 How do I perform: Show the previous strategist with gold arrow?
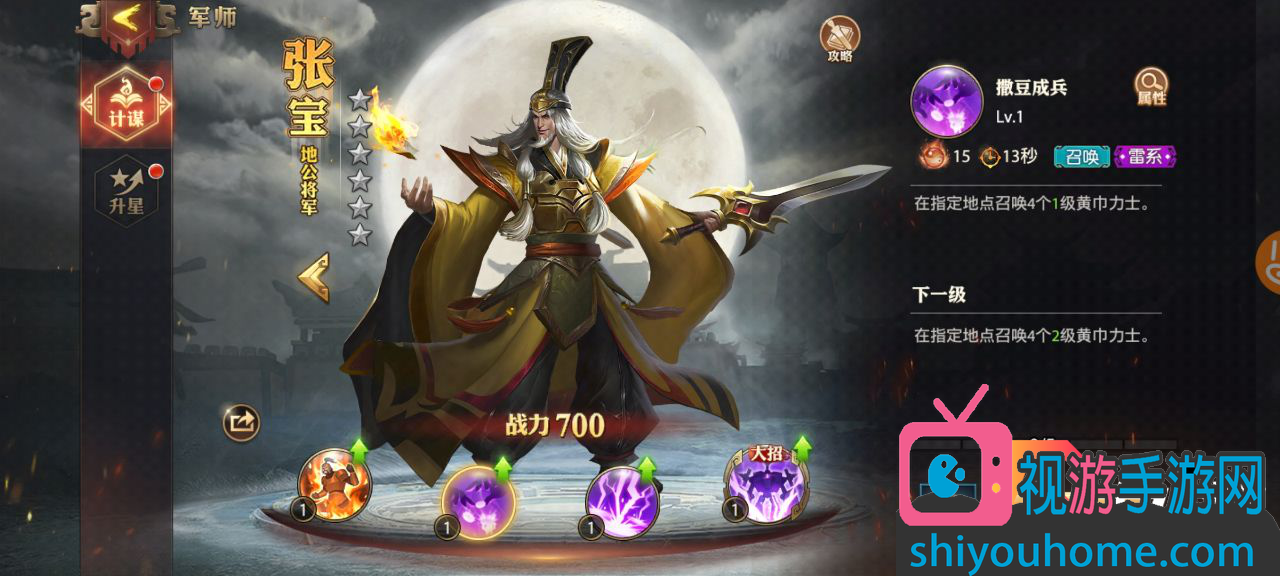[x=314, y=277]
